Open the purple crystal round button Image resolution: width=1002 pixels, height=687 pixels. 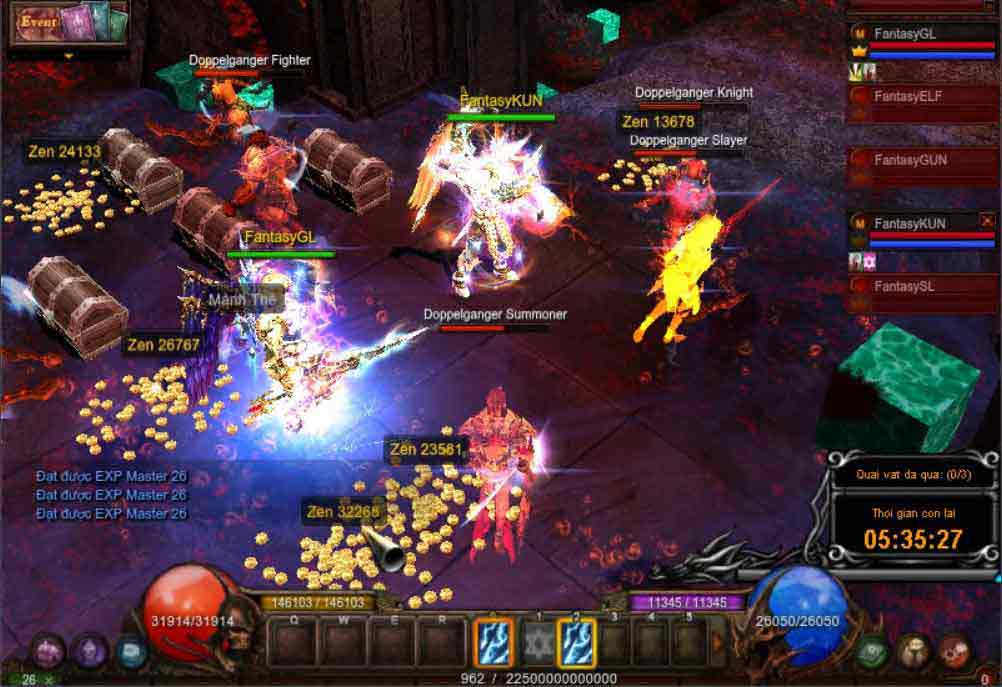(89, 652)
